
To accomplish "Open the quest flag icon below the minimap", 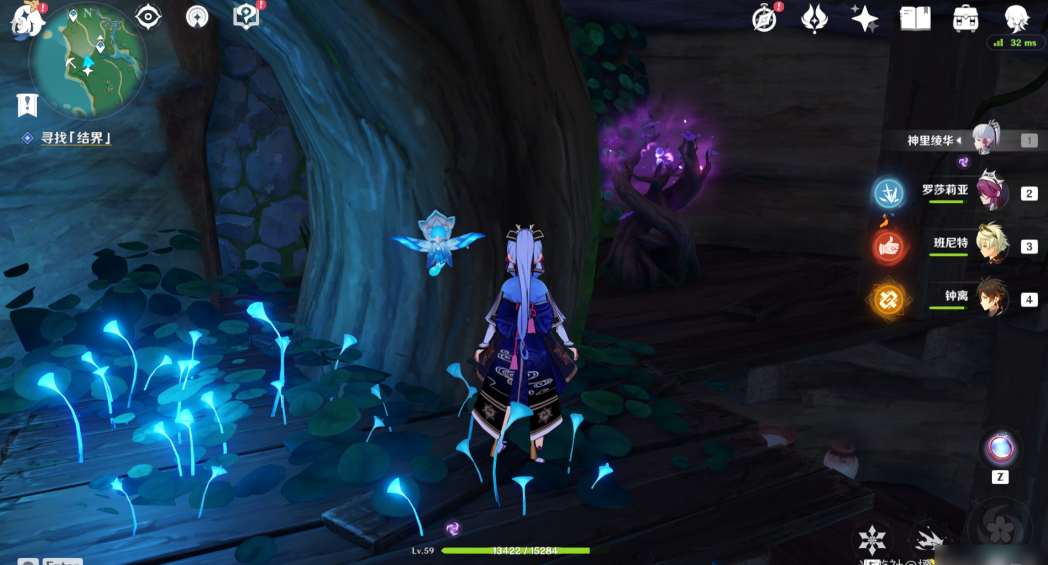I will [27, 104].
